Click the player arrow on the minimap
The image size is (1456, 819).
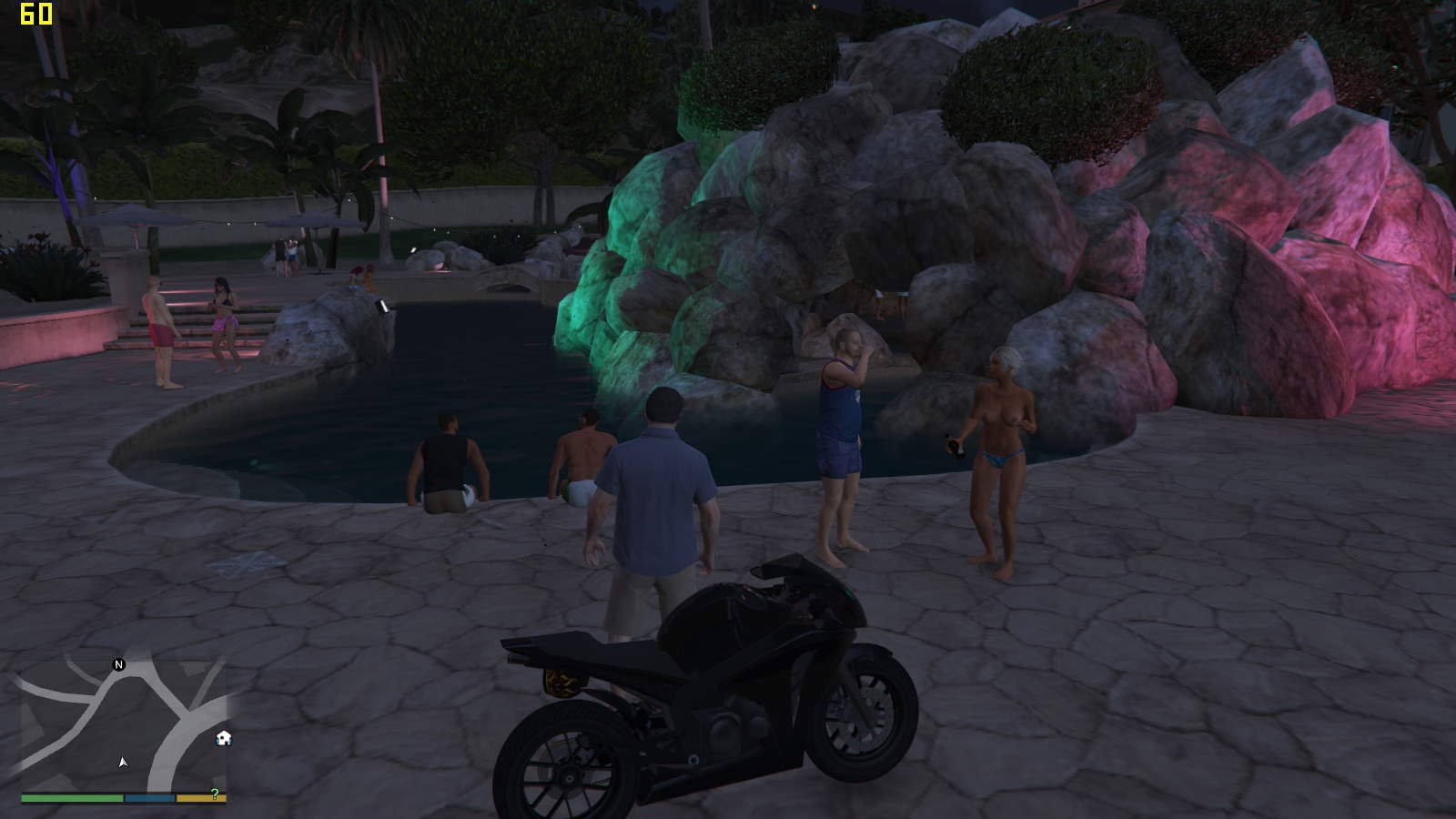point(123,762)
